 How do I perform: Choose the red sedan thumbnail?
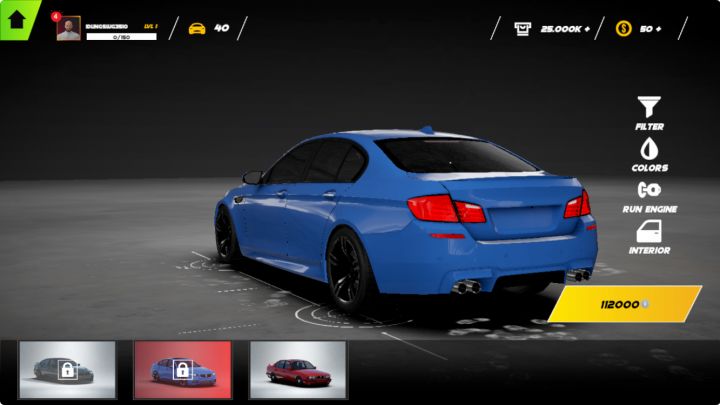pyautogui.click(x=297, y=370)
